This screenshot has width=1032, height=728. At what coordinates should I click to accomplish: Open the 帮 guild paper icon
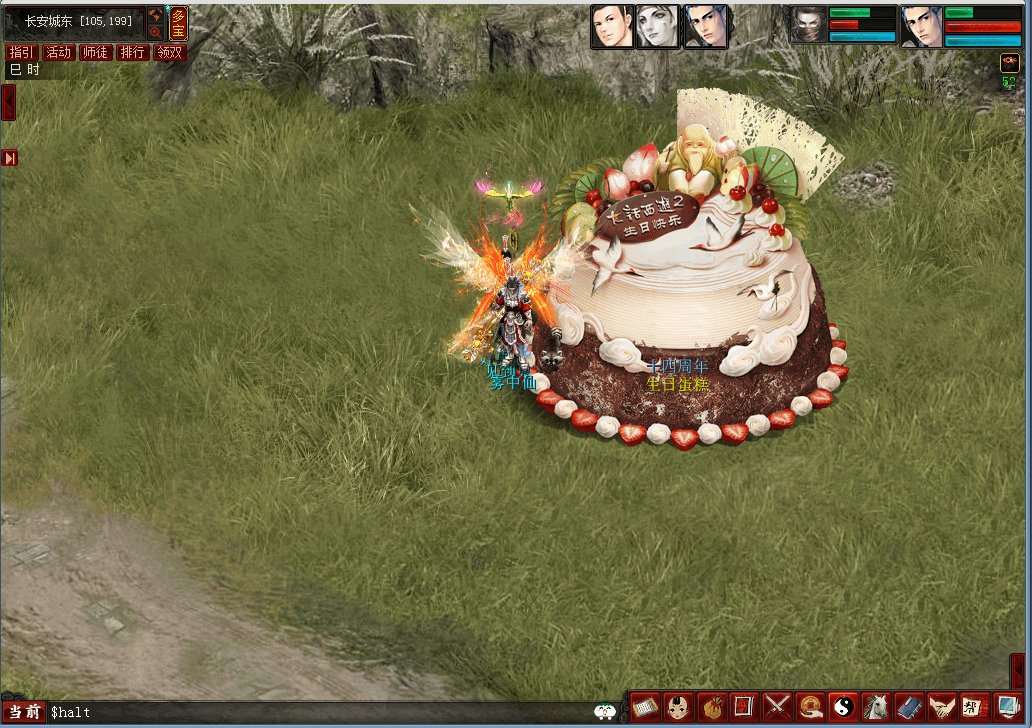pyautogui.click(x=975, y=708)
